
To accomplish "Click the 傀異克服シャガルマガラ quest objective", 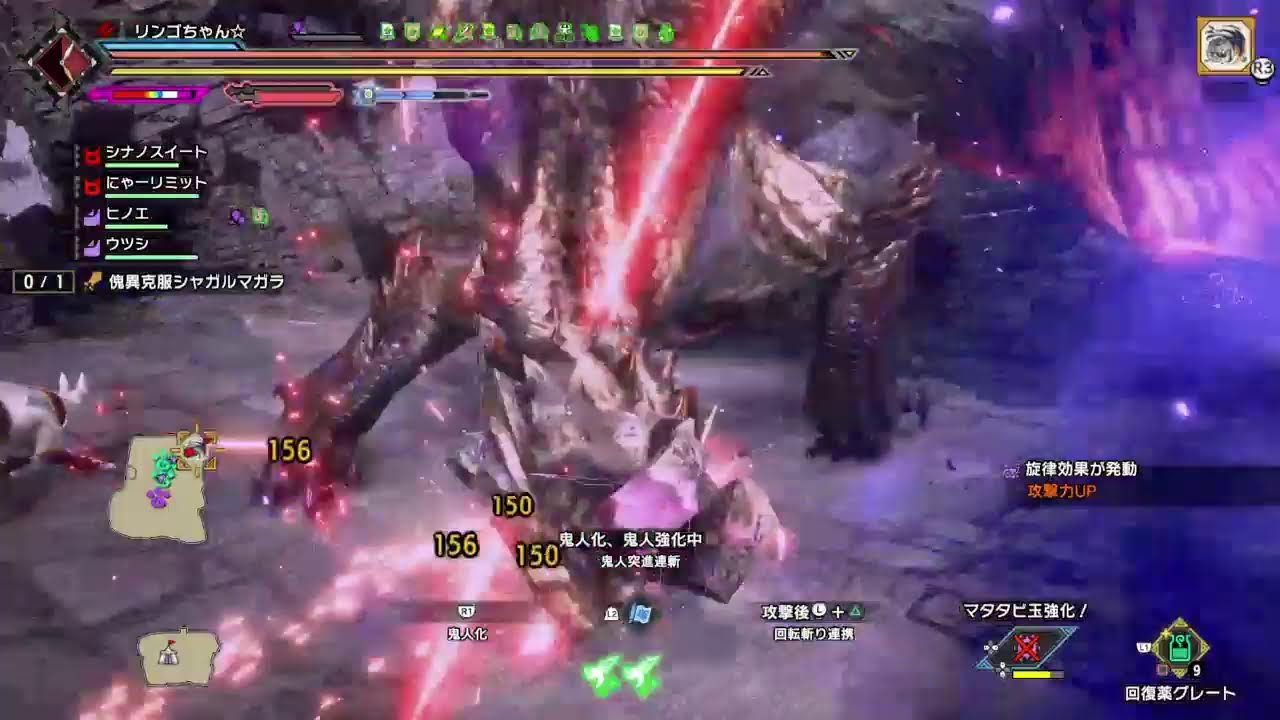I will click(x=196, y=282).
